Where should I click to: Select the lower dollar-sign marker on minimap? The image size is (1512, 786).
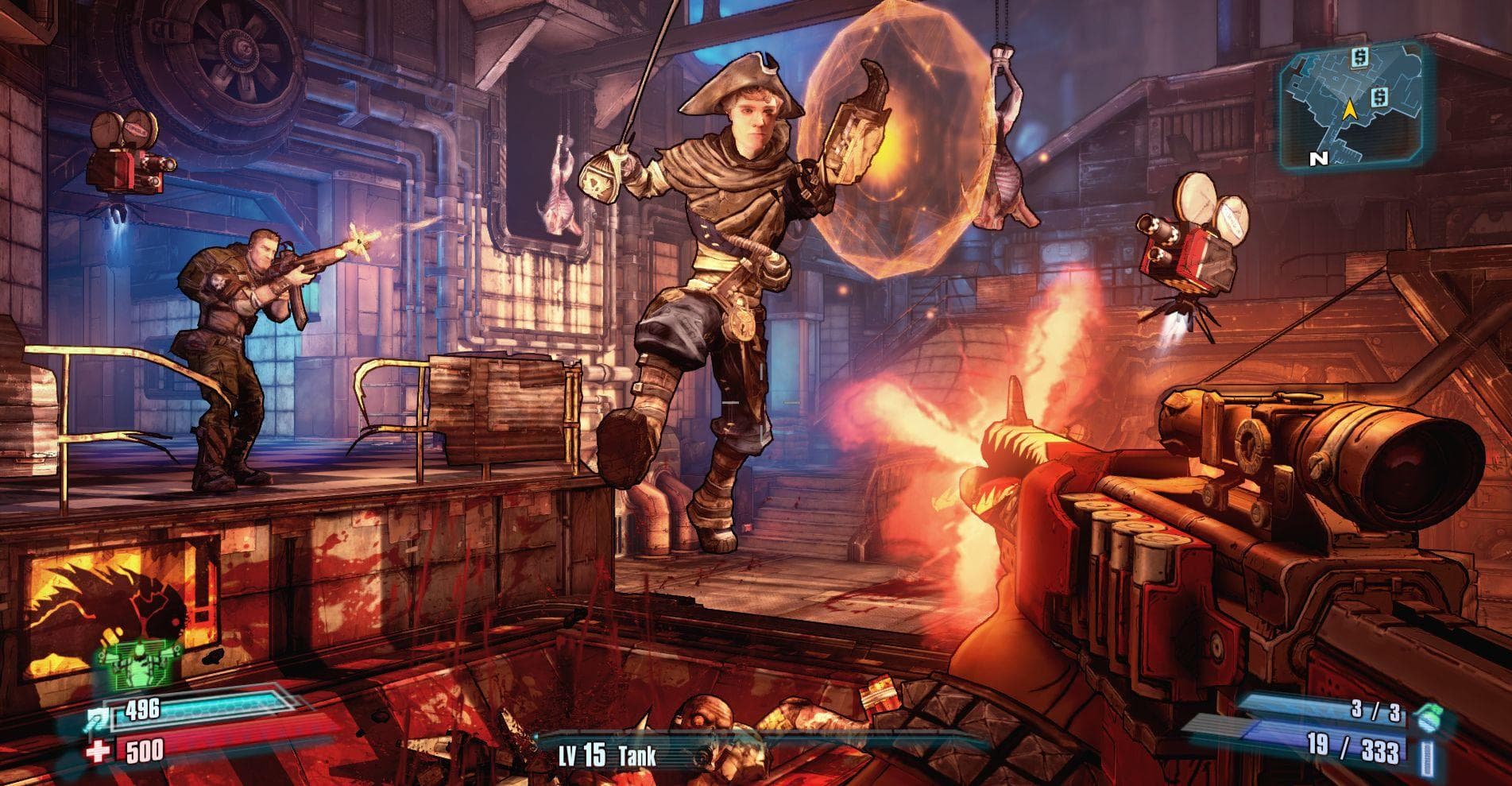click(x=1381, y=97)
